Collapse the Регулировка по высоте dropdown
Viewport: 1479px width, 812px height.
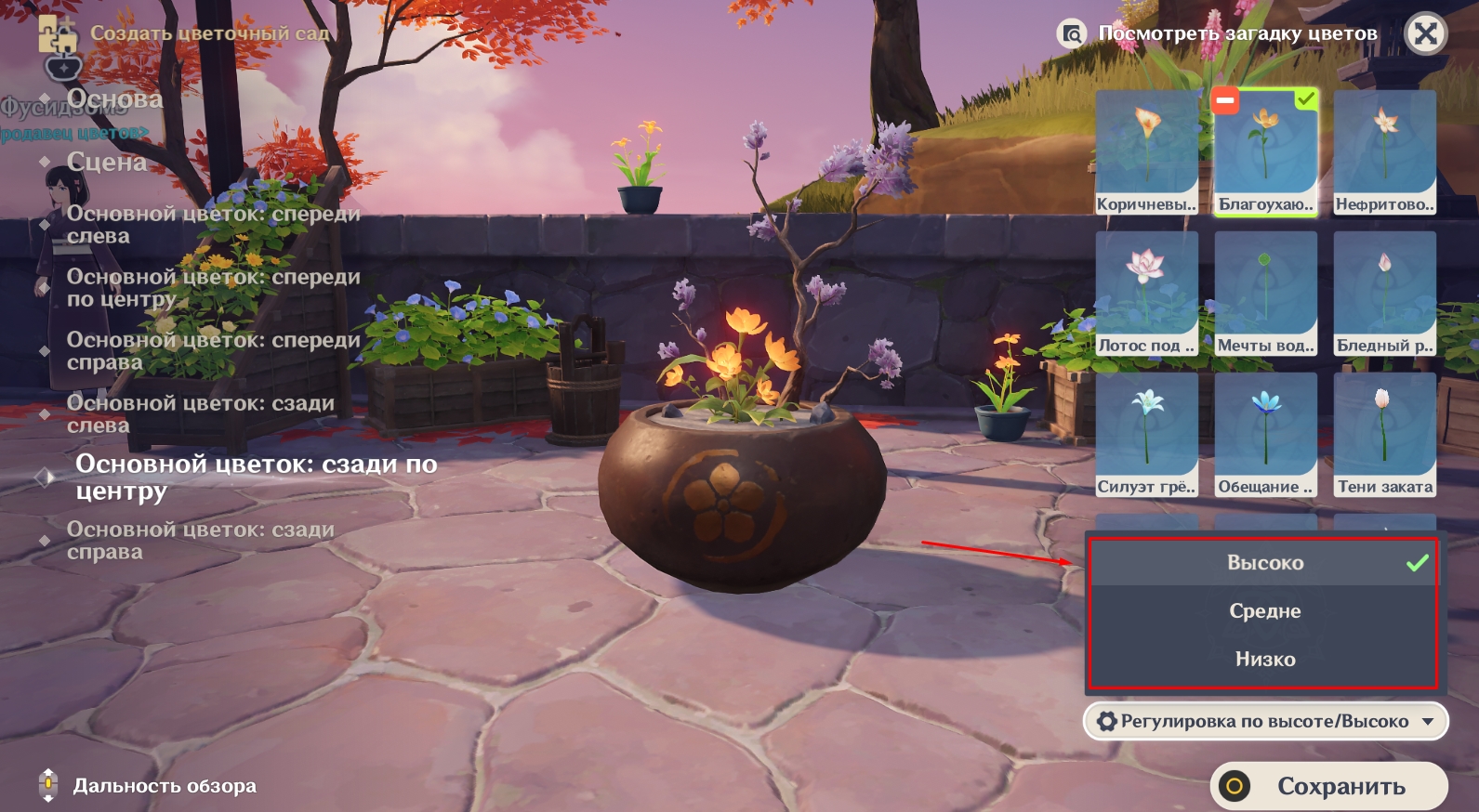[1265, 722]
